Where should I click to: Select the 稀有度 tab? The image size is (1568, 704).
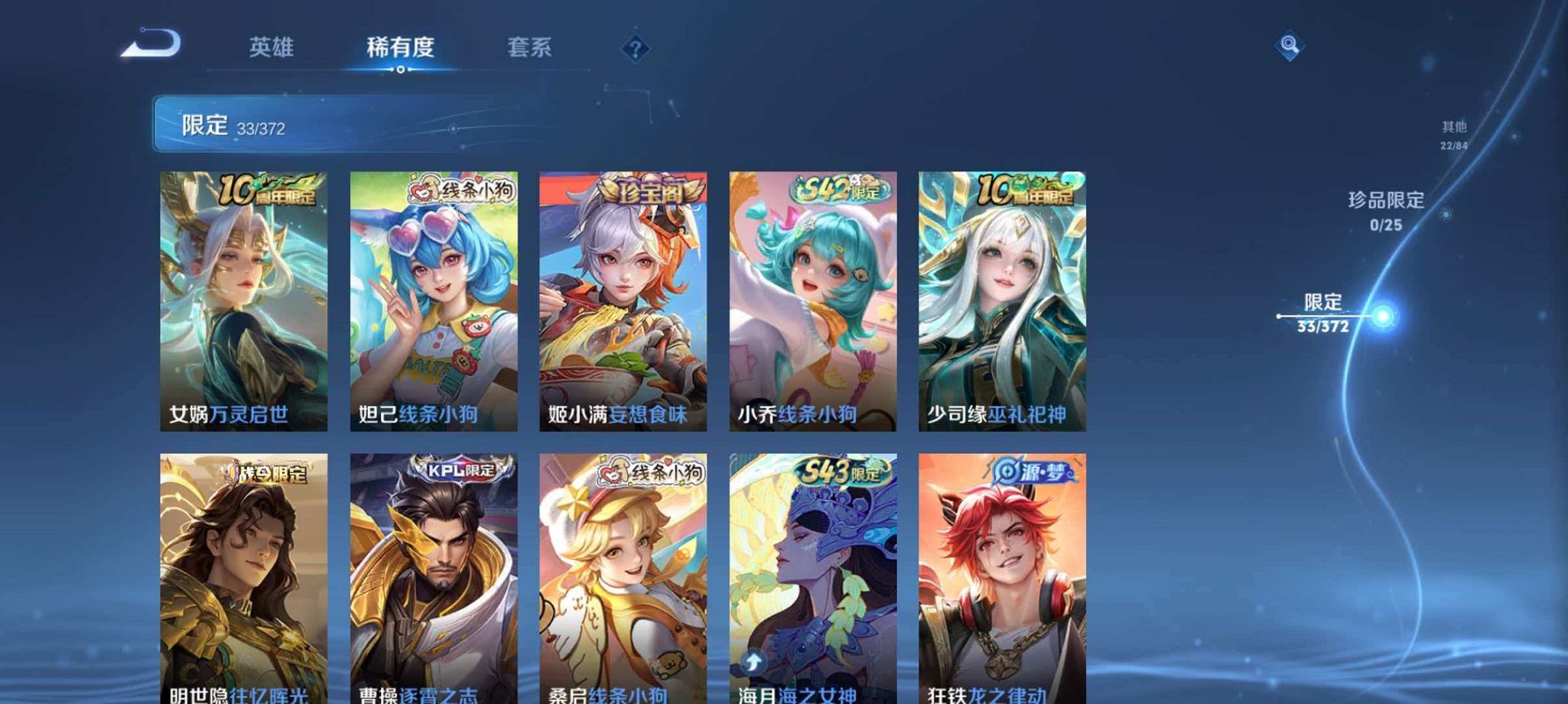click(401, 47)
